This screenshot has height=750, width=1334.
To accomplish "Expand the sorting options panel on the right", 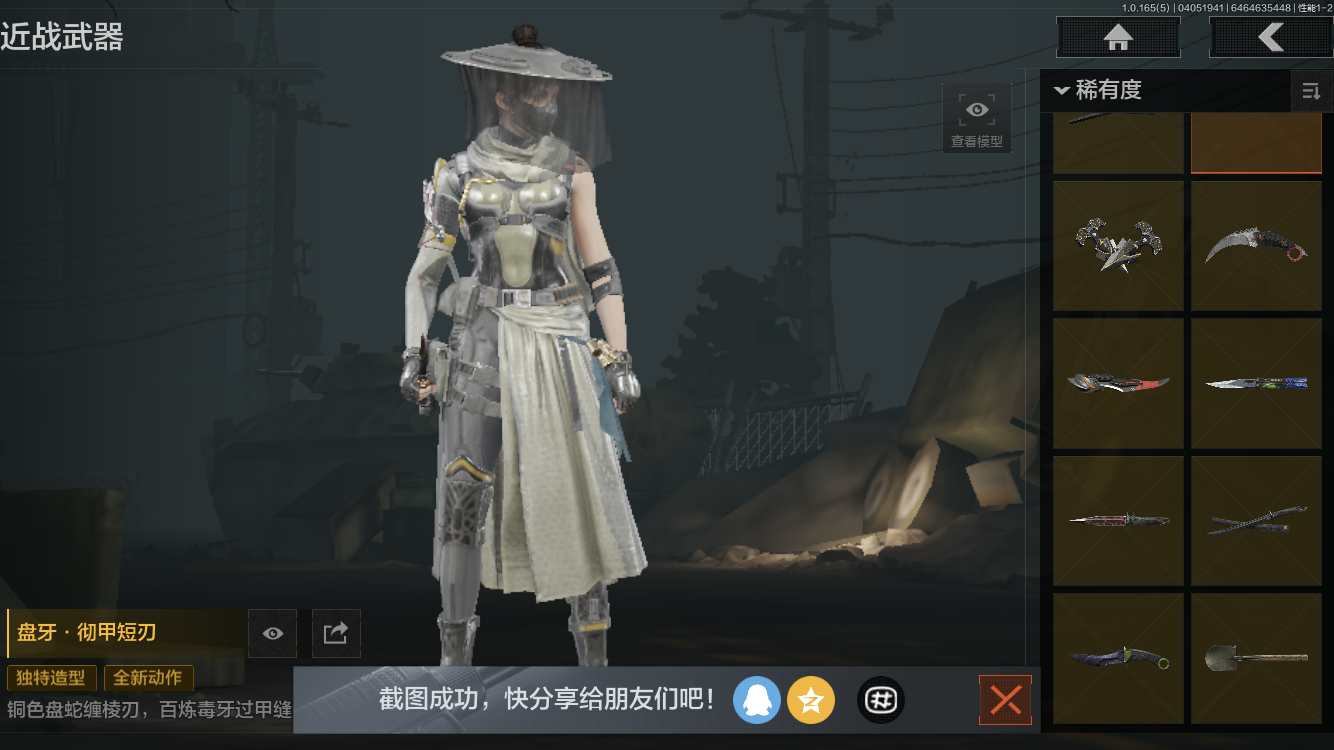I will [1311, 90].
